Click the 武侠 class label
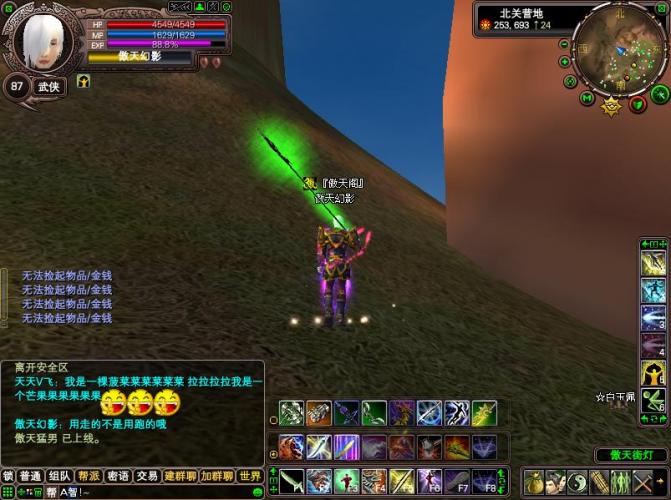This screenshot has height=500, width=671. tap(49, 87)
